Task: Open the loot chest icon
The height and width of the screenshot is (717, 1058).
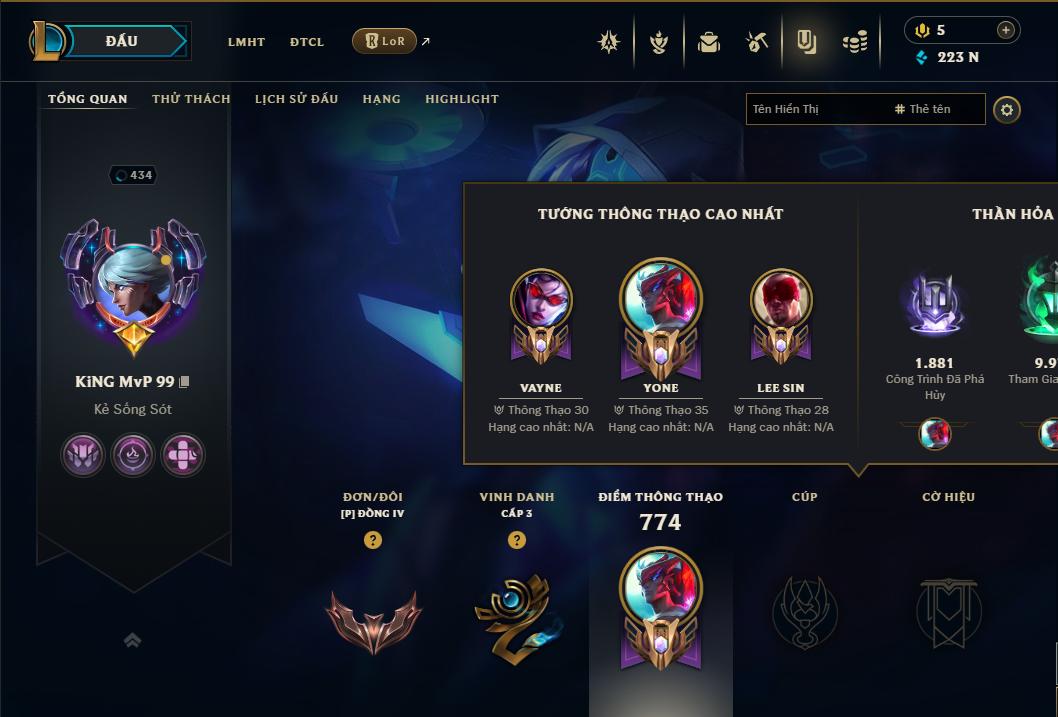Action: point(709,42)
